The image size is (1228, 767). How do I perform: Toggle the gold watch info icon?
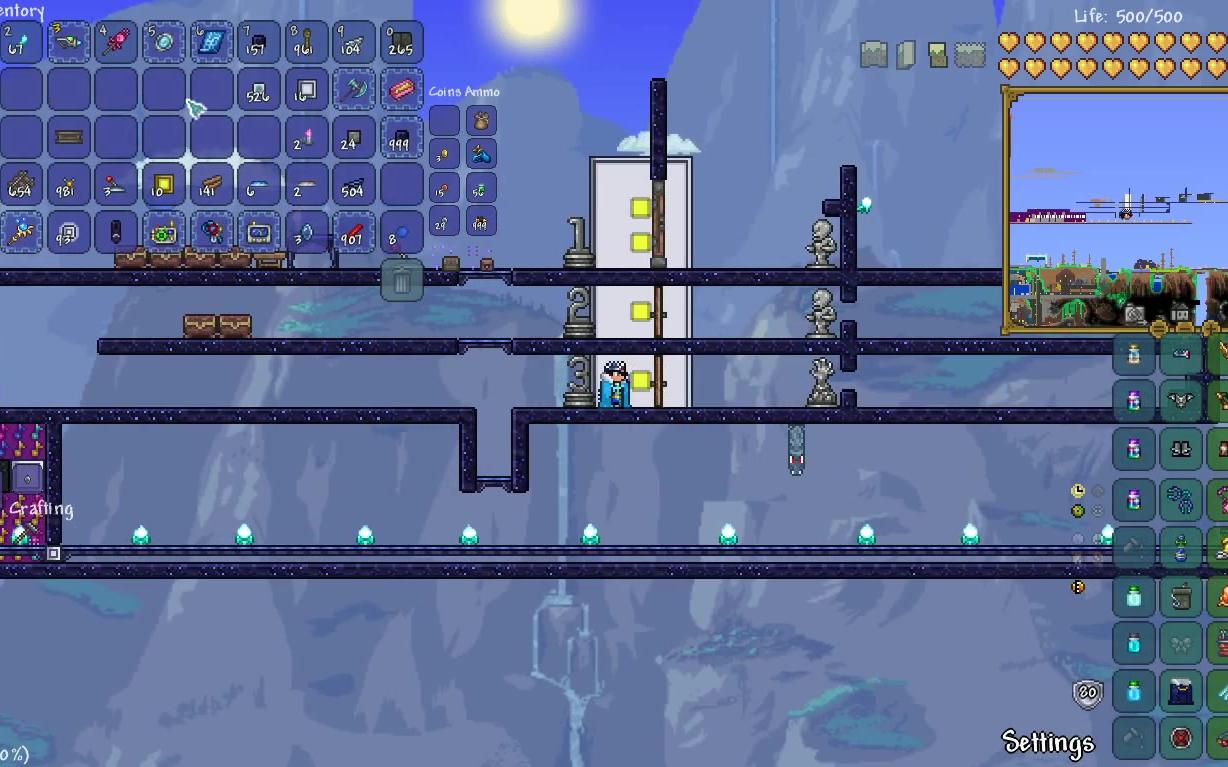point(1078,491)
